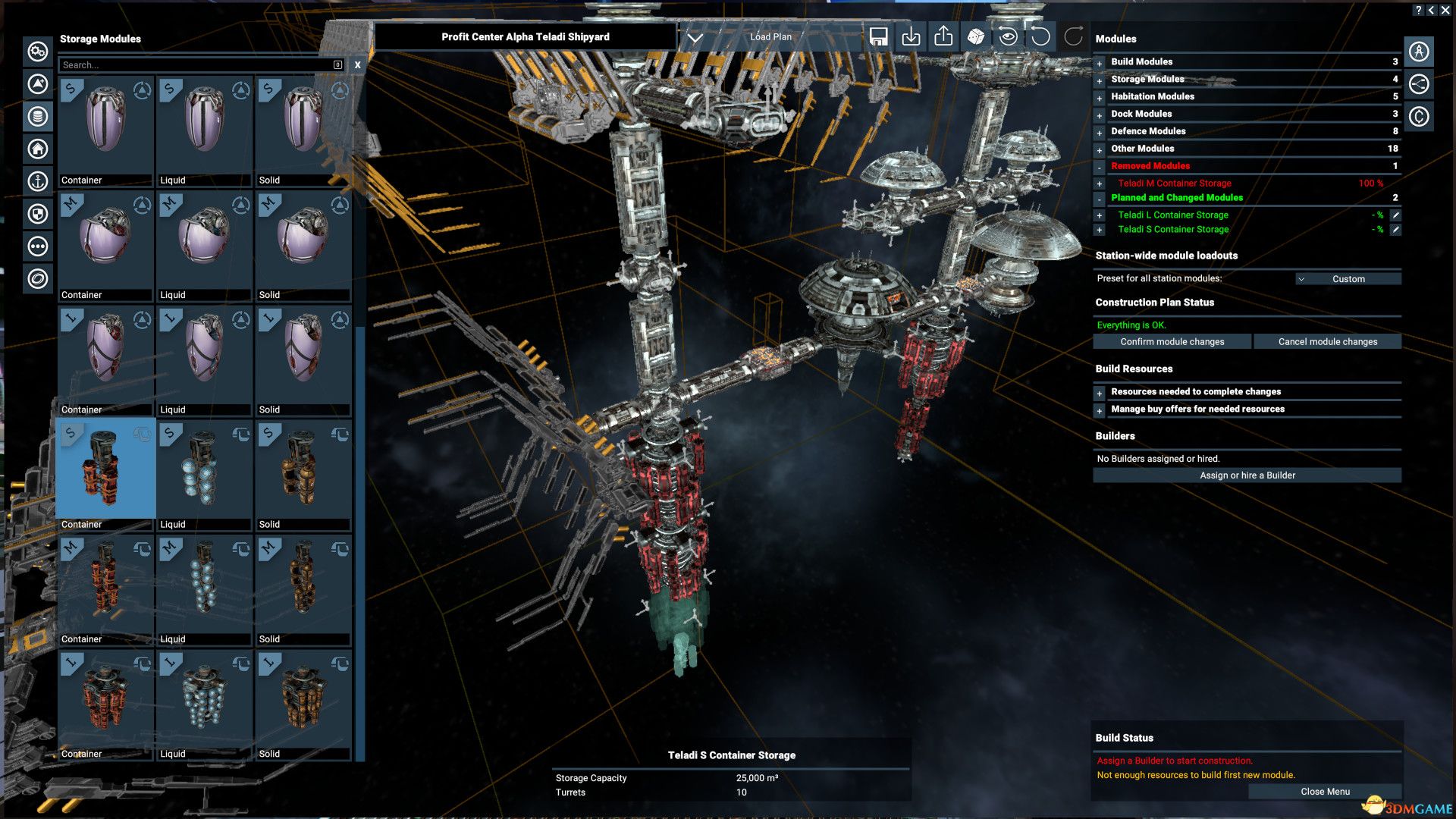
Task: Click the Load Plan tab
Action: [770, 36]
